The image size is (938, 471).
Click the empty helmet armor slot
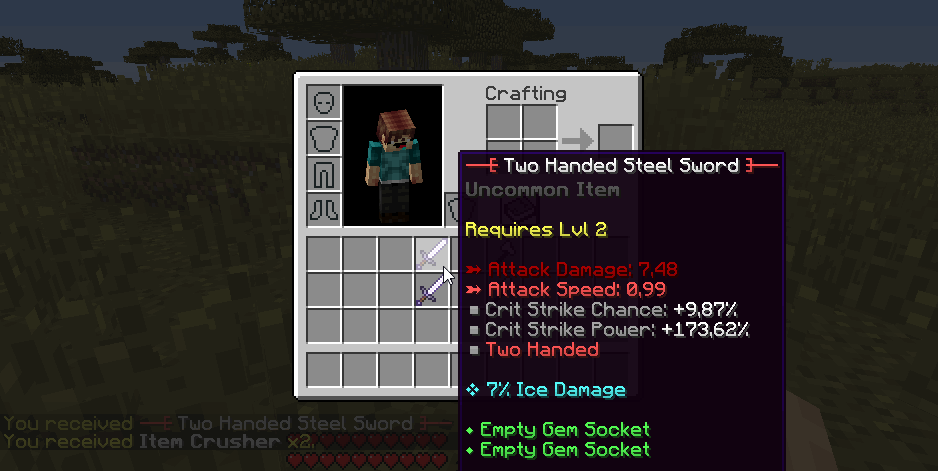coord(324,102)
